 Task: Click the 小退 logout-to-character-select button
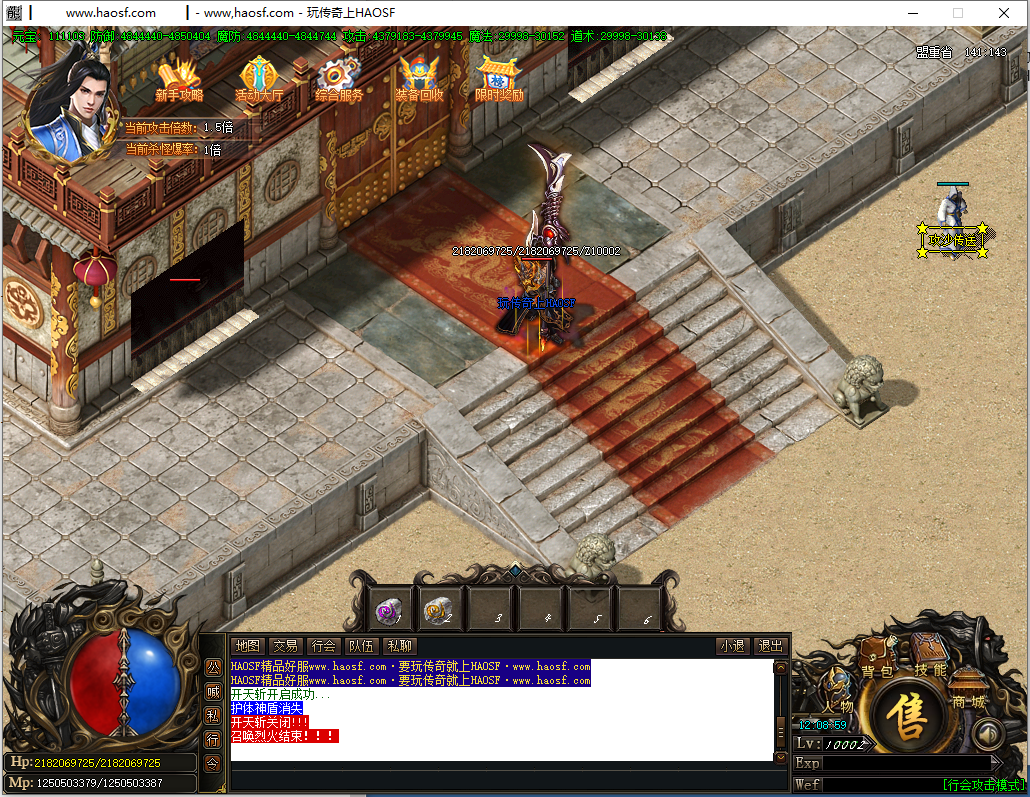pyautogui.click(x=732, y=646)
